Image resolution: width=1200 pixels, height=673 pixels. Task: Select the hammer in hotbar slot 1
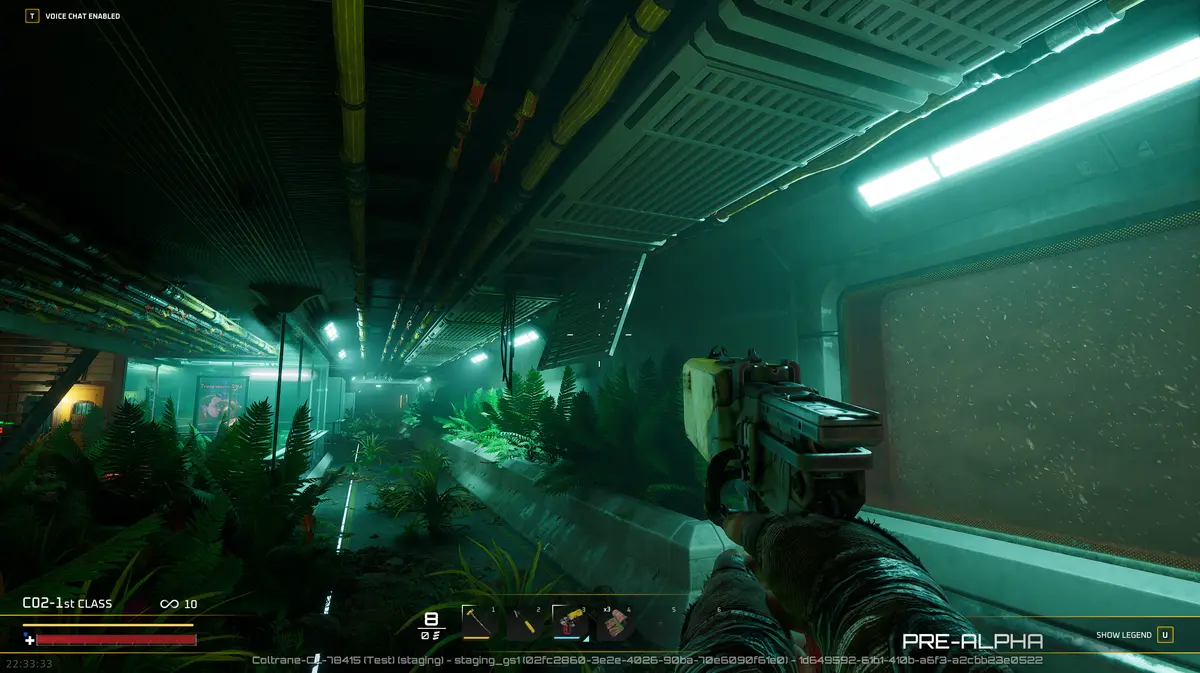[x=480, y=622]
